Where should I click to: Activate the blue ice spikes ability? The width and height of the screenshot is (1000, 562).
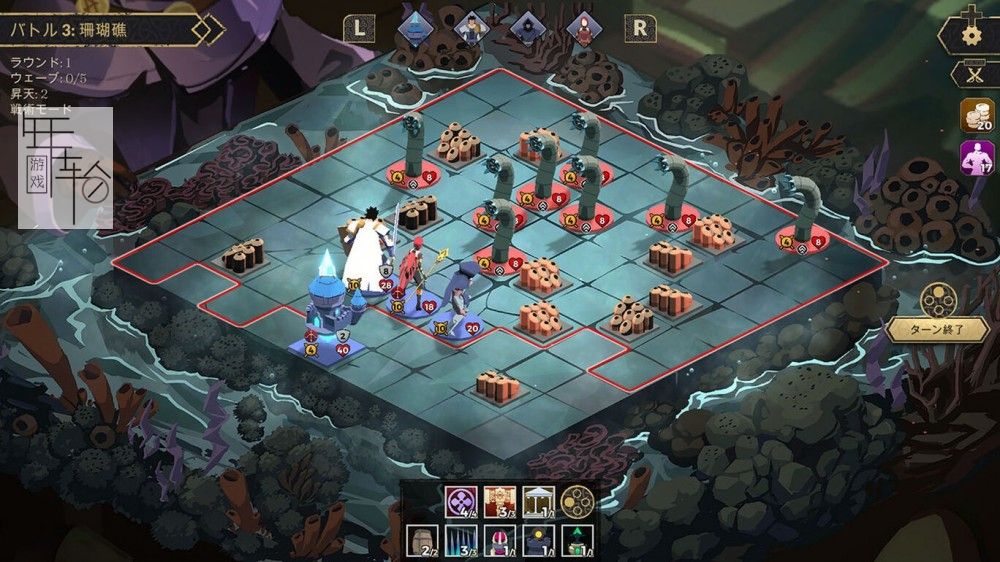point(461,543)
